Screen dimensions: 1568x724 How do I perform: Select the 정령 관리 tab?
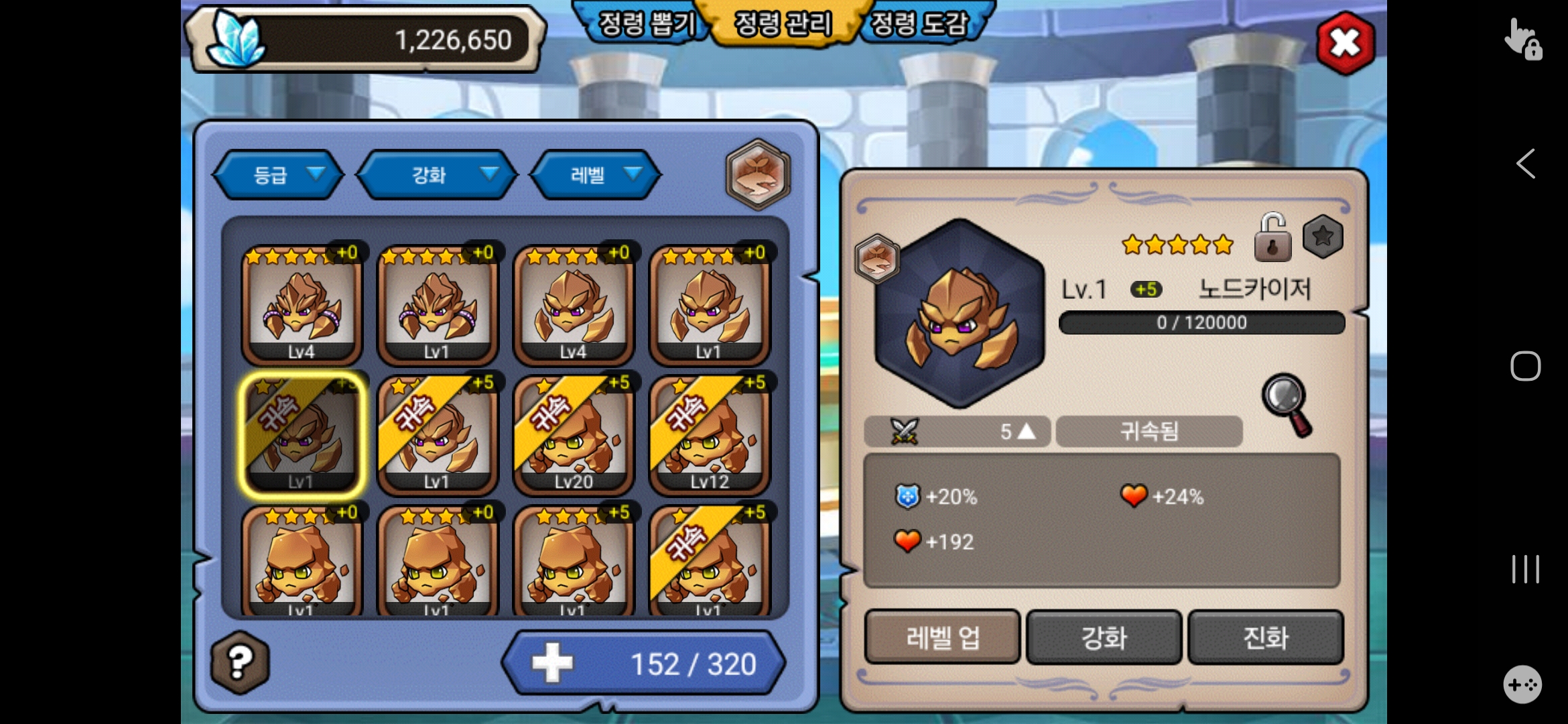tap(783, 24)
